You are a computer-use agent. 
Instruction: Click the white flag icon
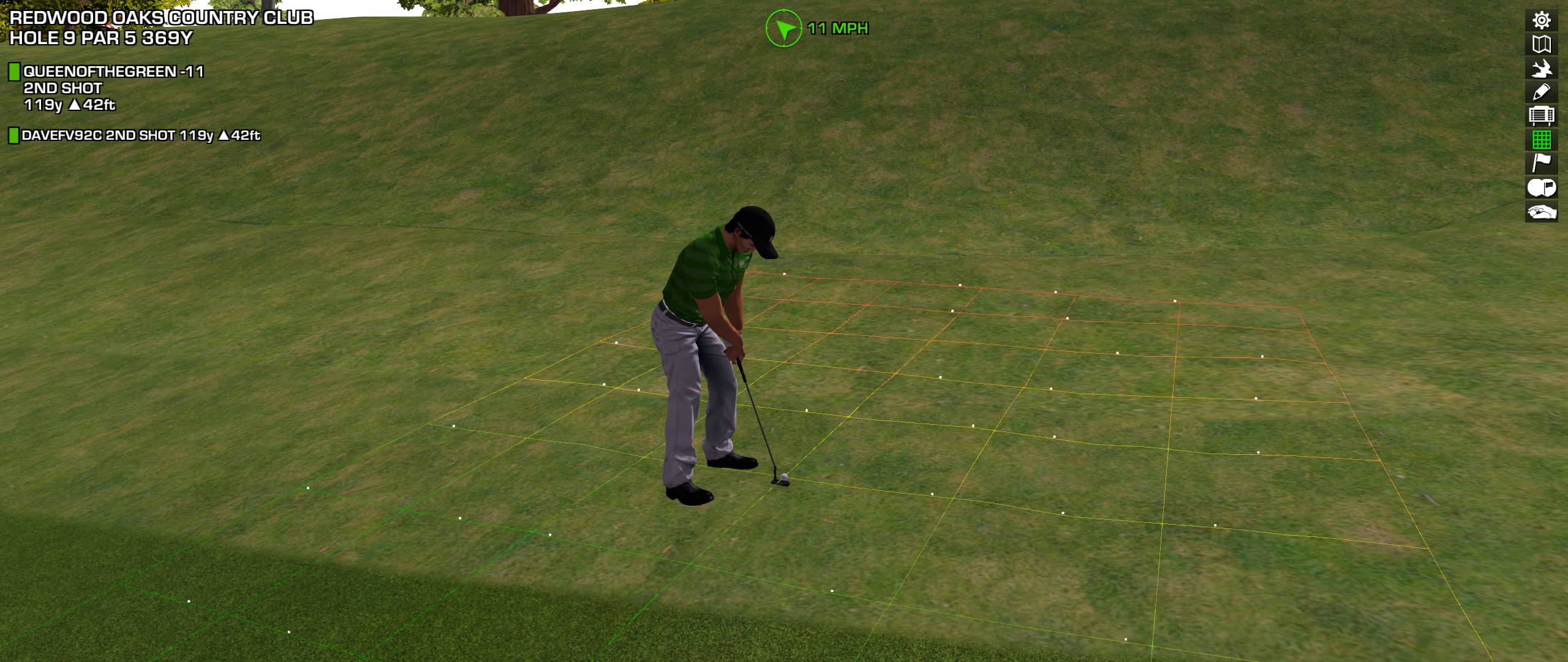(x=1541, y=164)
